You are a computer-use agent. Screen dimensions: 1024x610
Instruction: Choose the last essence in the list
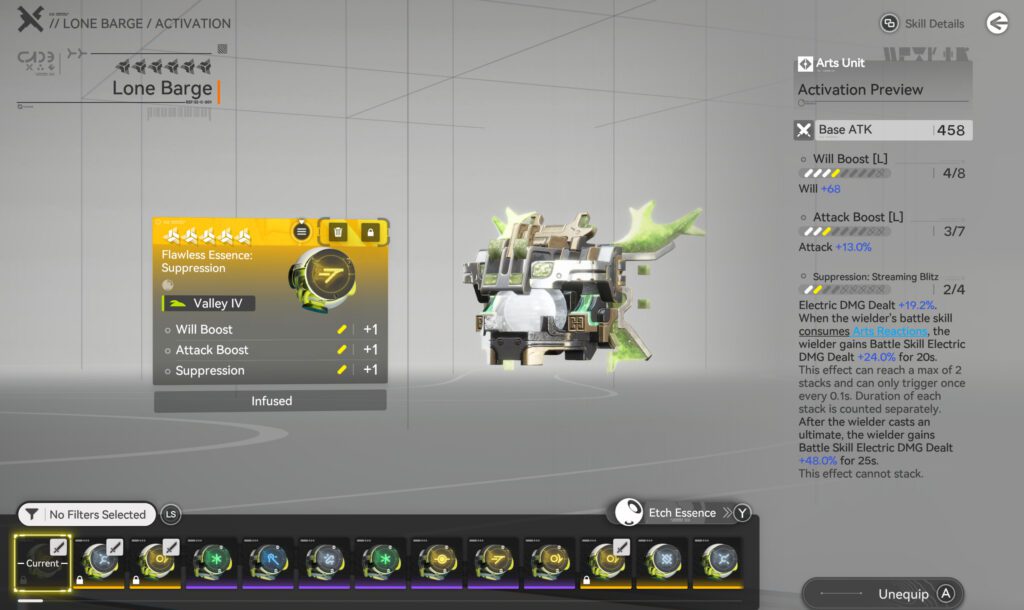(719, 562)
